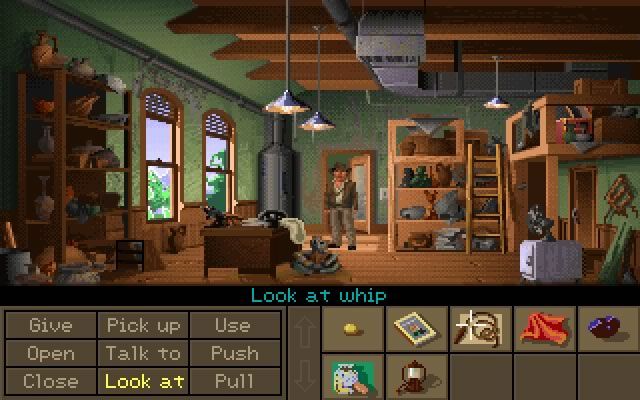Choose the red cloth in inventory
This screenshot has width=640, height=400.
tap(540, 328)
